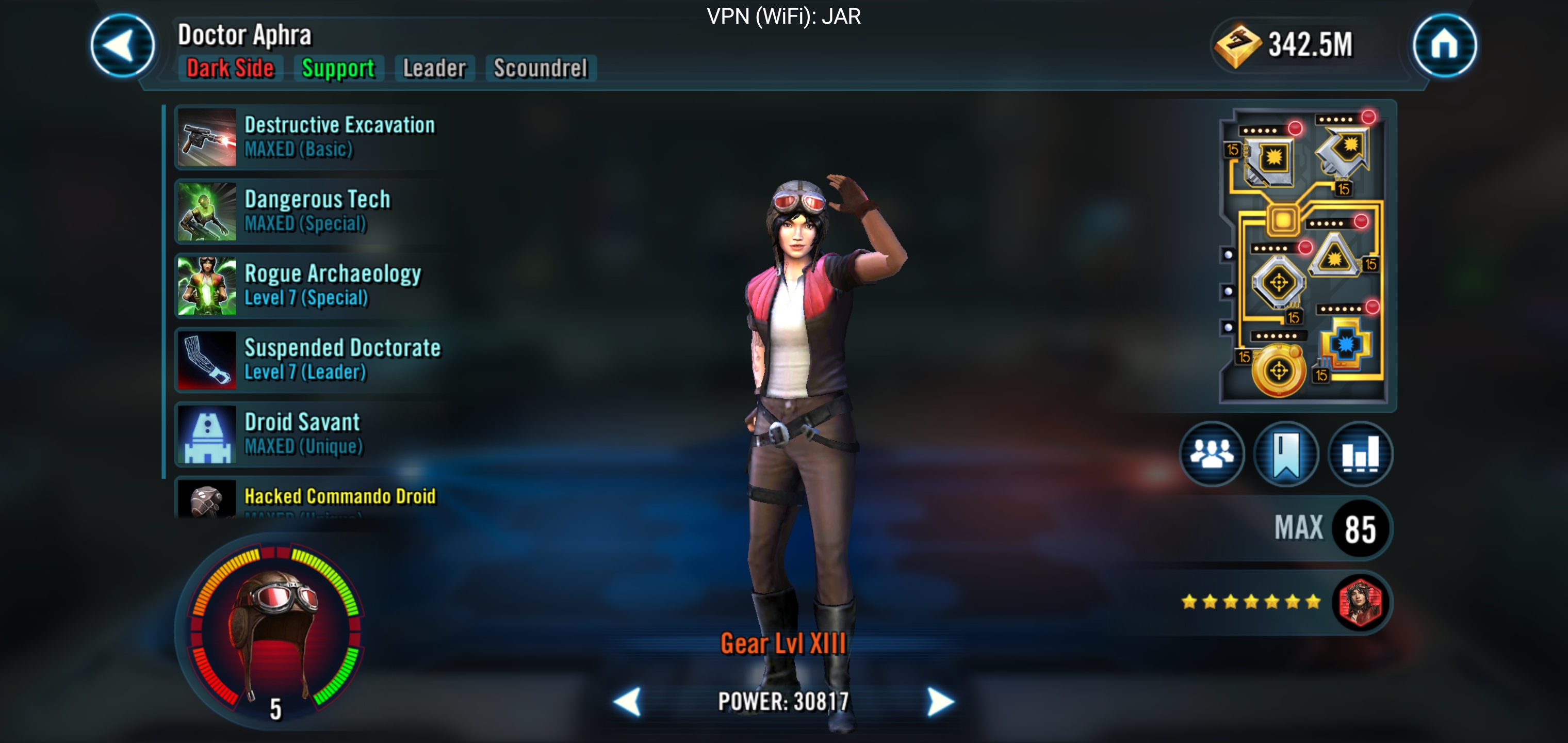
Task: Return to the home screen
Action: coord(1444,46)
